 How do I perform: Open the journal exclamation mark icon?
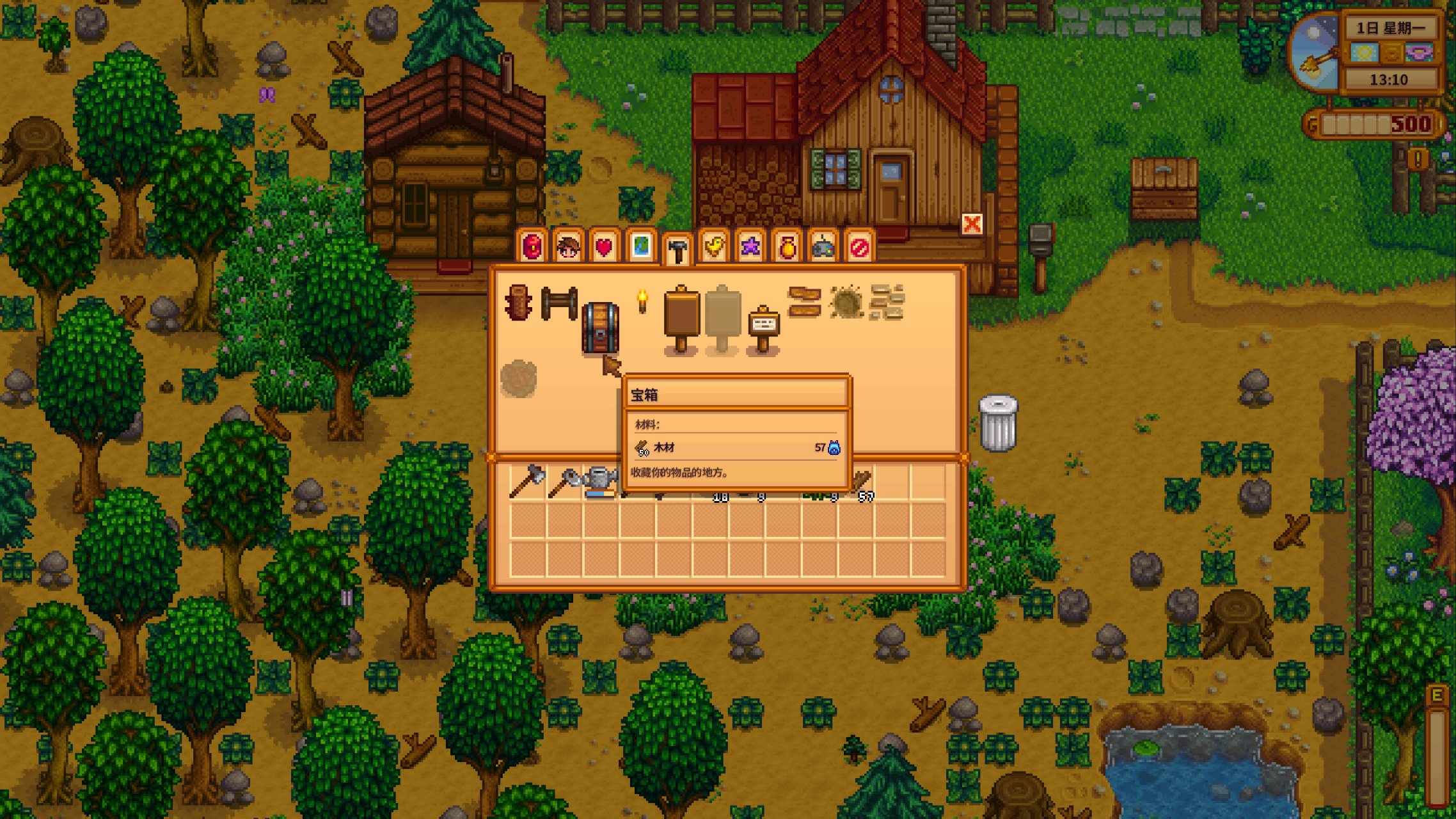pos(1418,158)
